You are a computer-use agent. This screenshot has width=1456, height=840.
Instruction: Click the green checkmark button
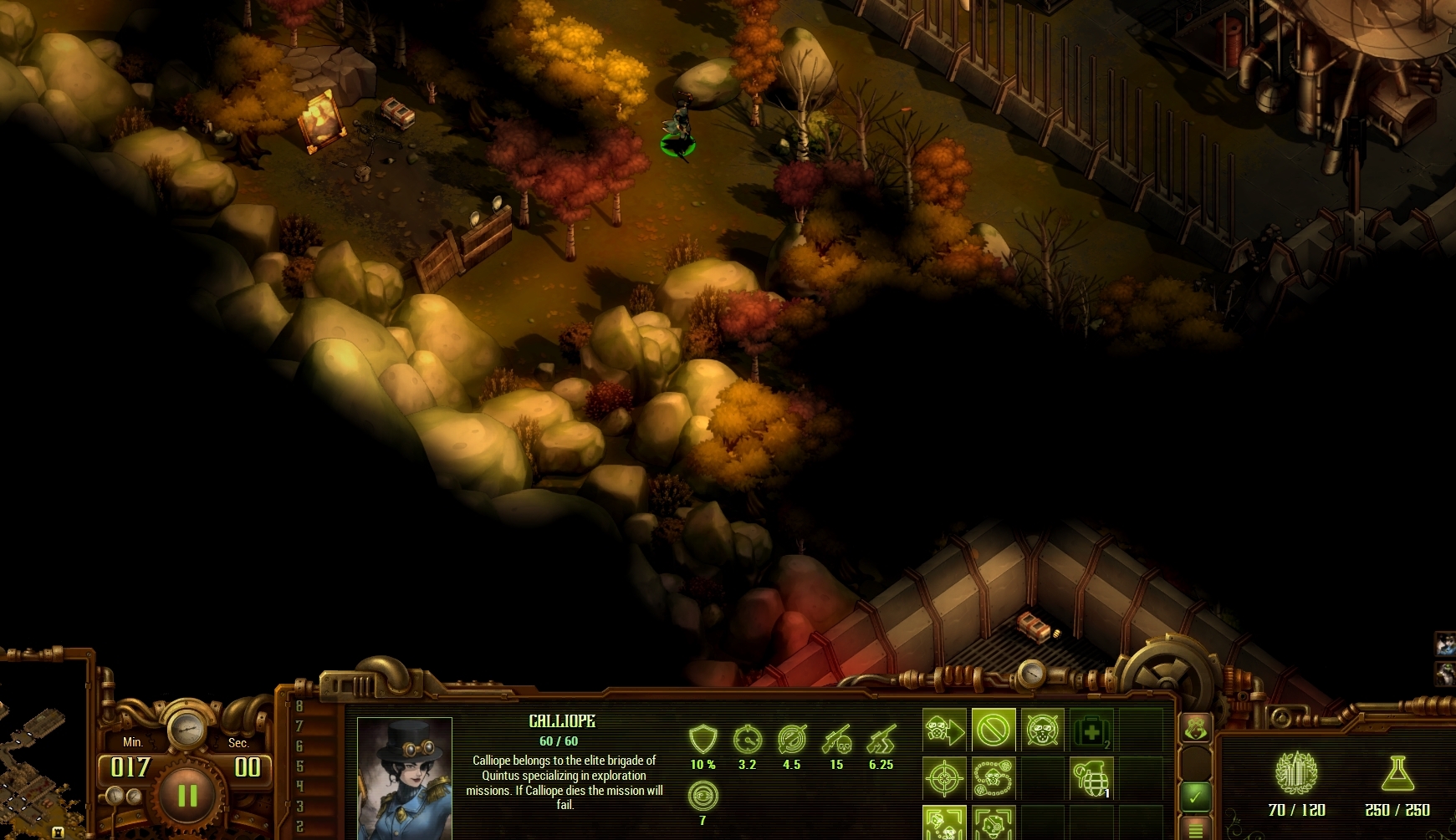click(1196, 797)
